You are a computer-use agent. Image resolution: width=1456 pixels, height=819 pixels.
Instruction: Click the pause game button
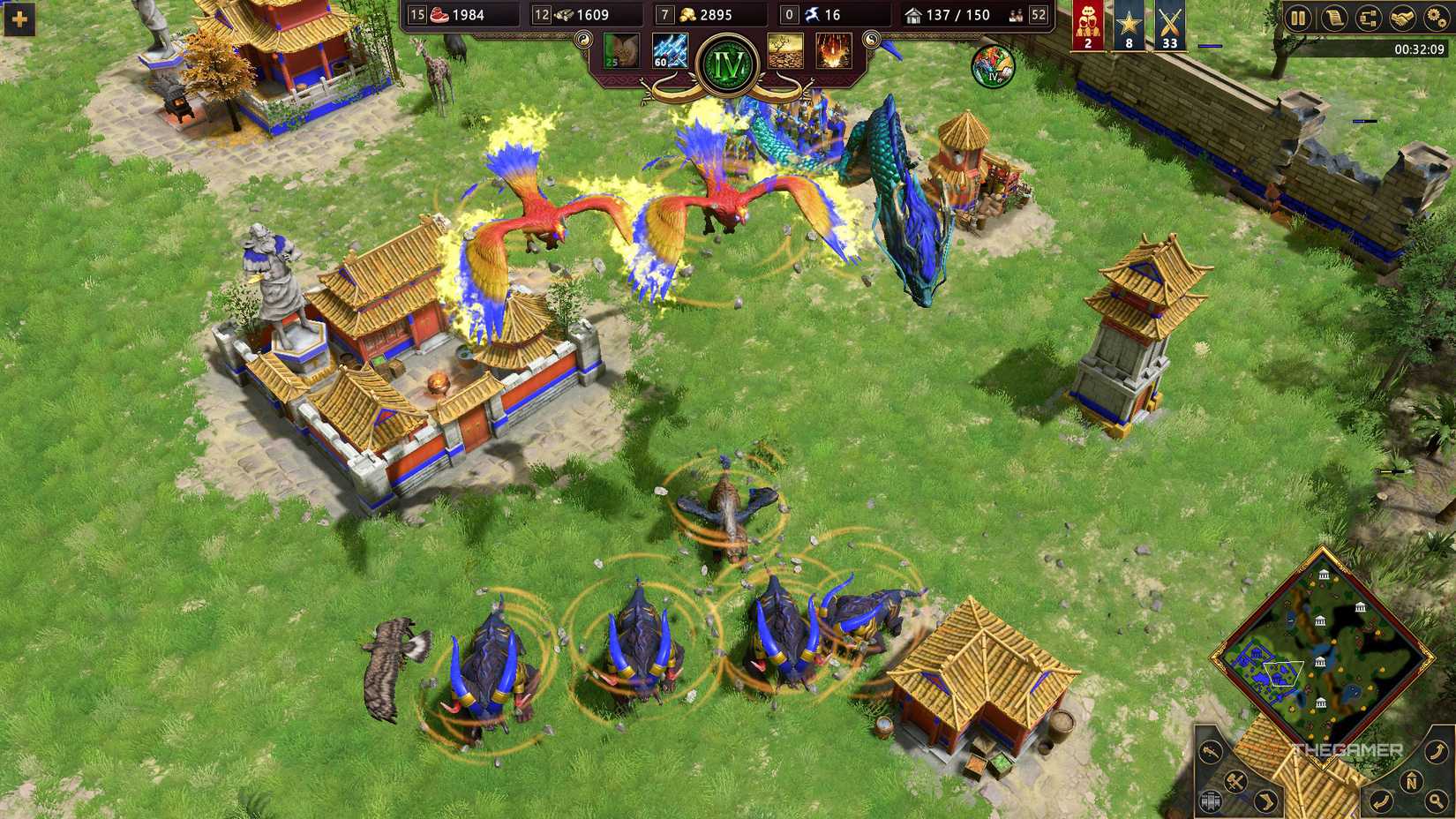(x=1297, y=18)
